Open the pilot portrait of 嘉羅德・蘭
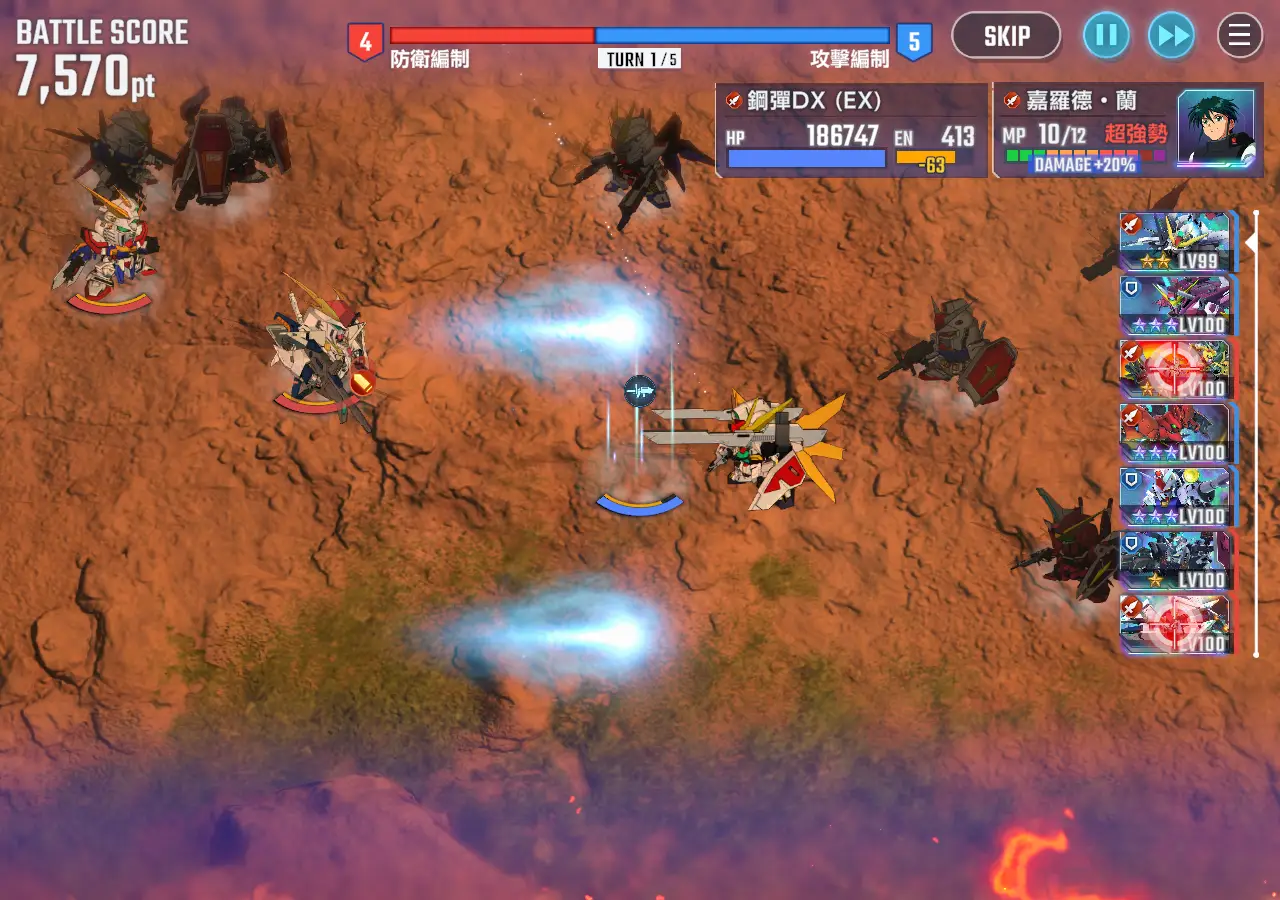 pyautogui.click(x=1215, y=128)
